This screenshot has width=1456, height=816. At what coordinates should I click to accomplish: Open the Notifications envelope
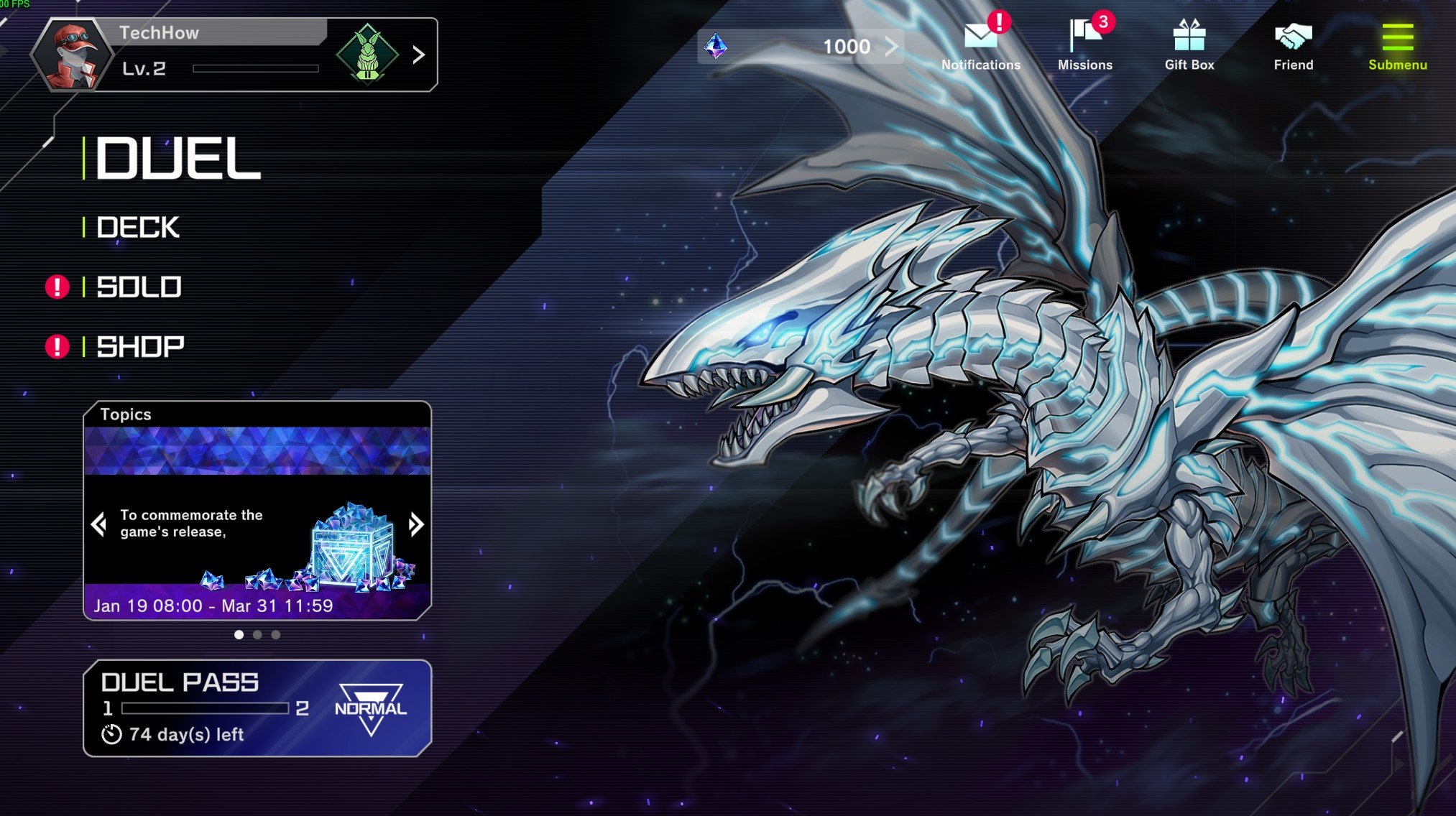point(981,45)
